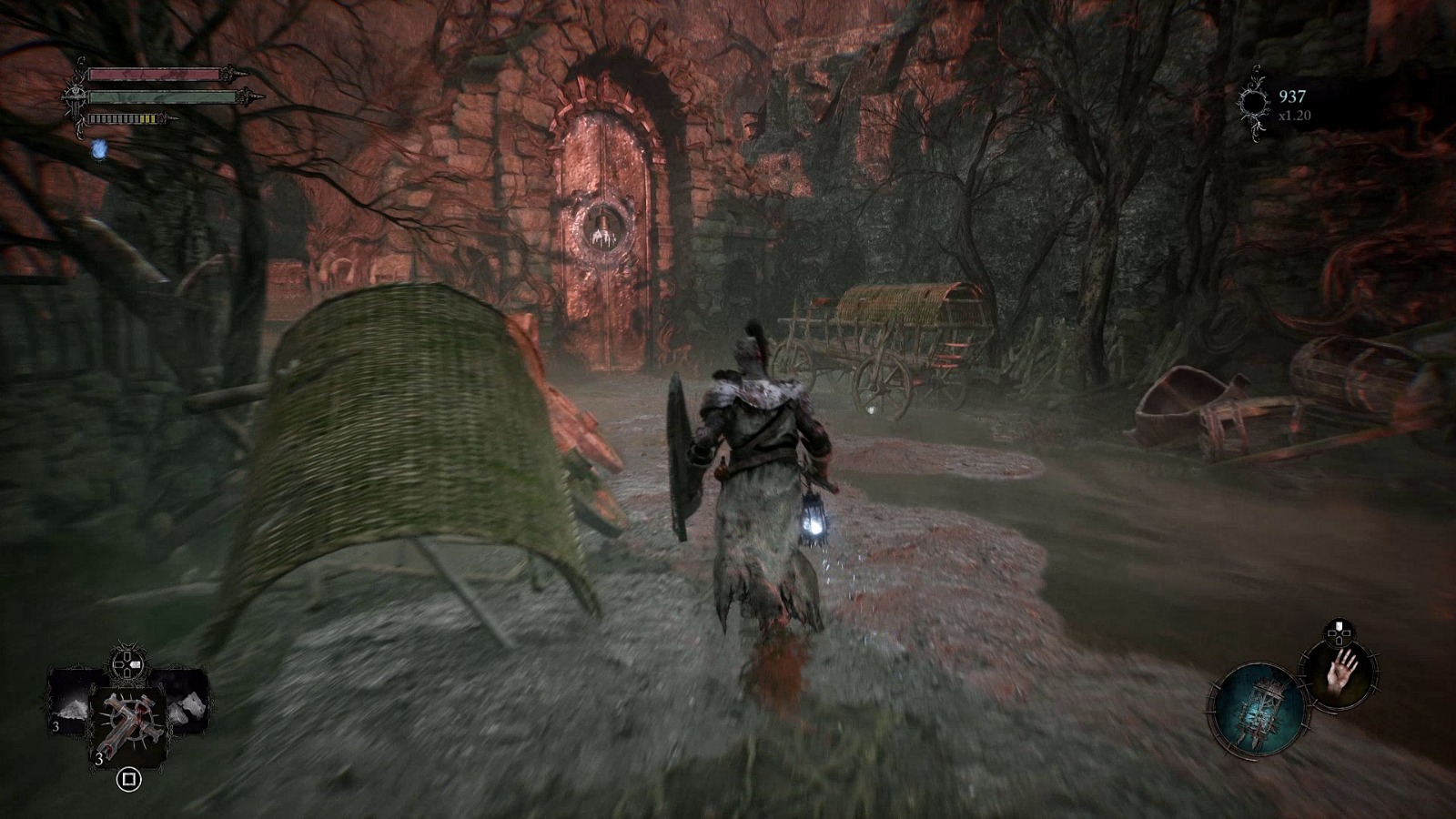Toggle the square button prompt below the quickslots

click(x=129, y=779)
